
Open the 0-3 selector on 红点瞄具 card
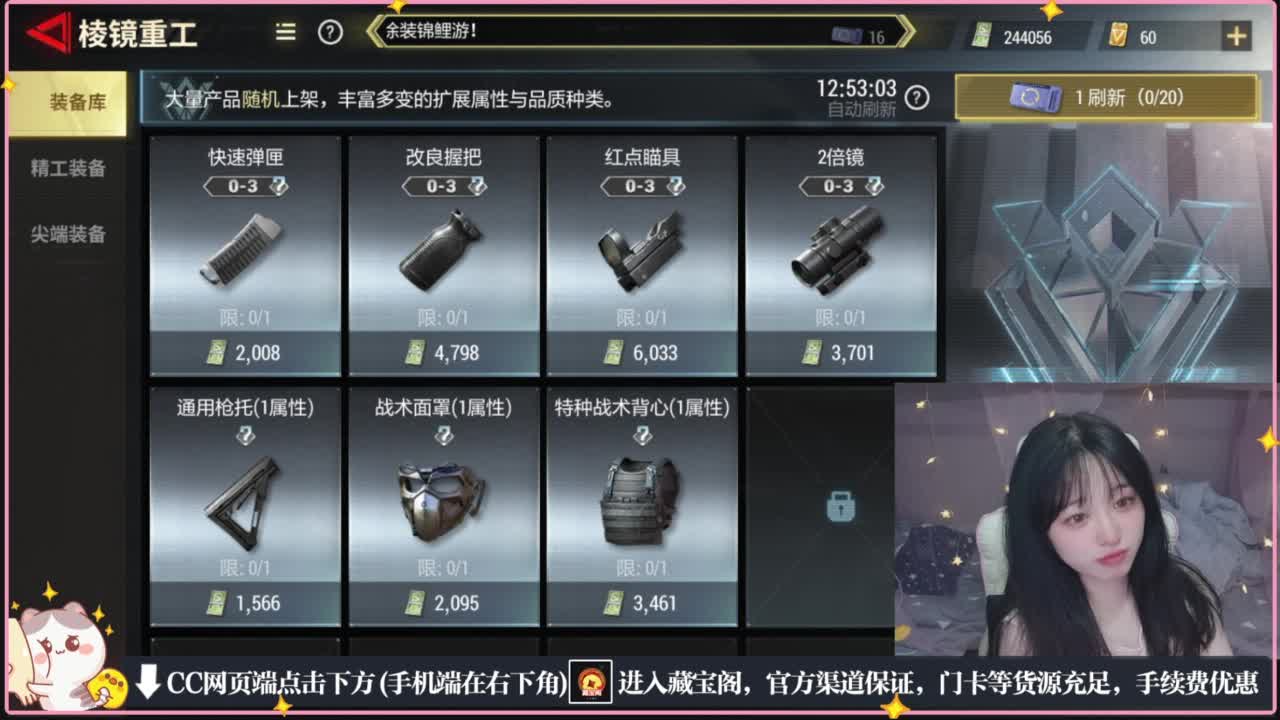(643, 185)
